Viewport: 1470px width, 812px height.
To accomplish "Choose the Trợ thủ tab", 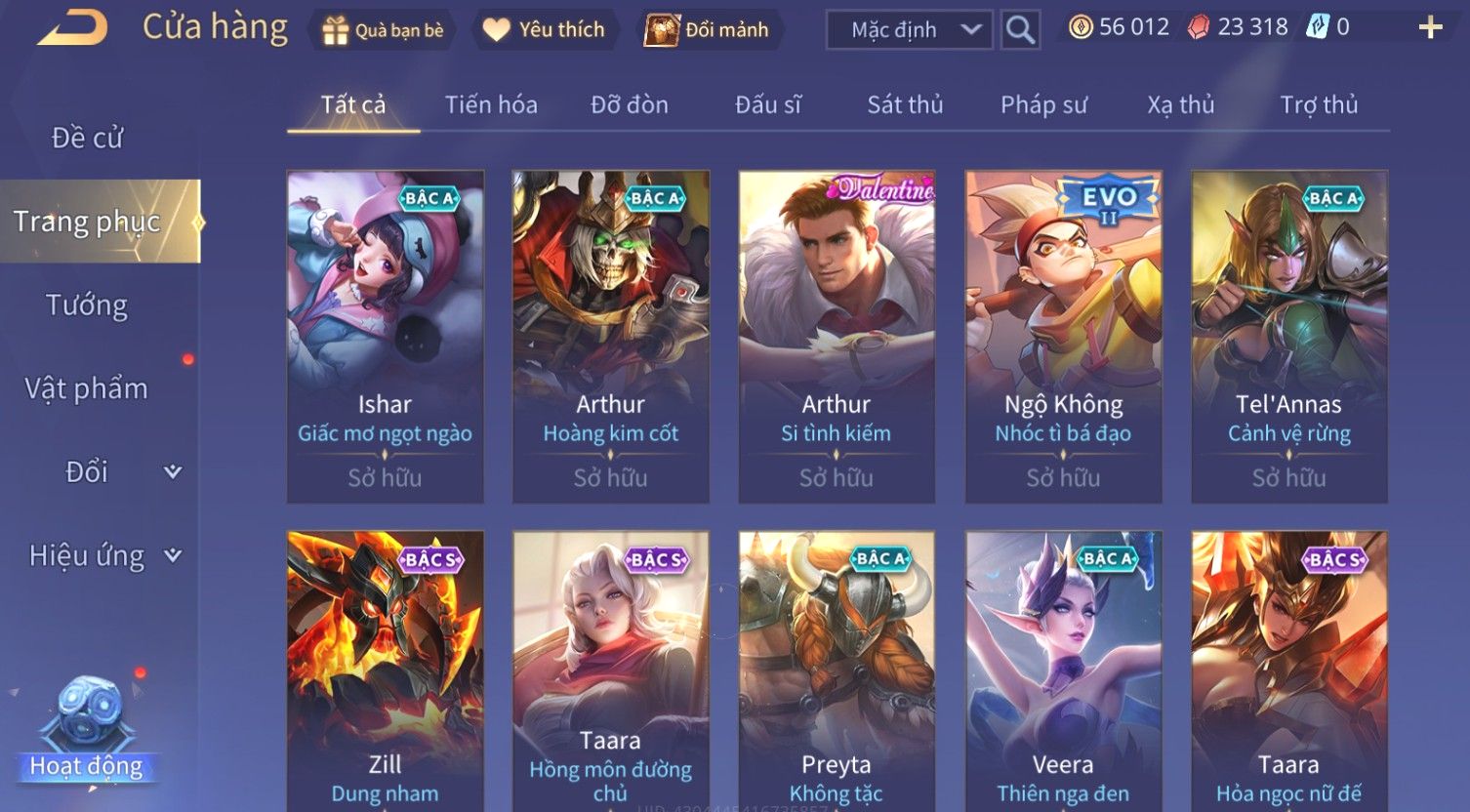I will [x=1319, y=104].
